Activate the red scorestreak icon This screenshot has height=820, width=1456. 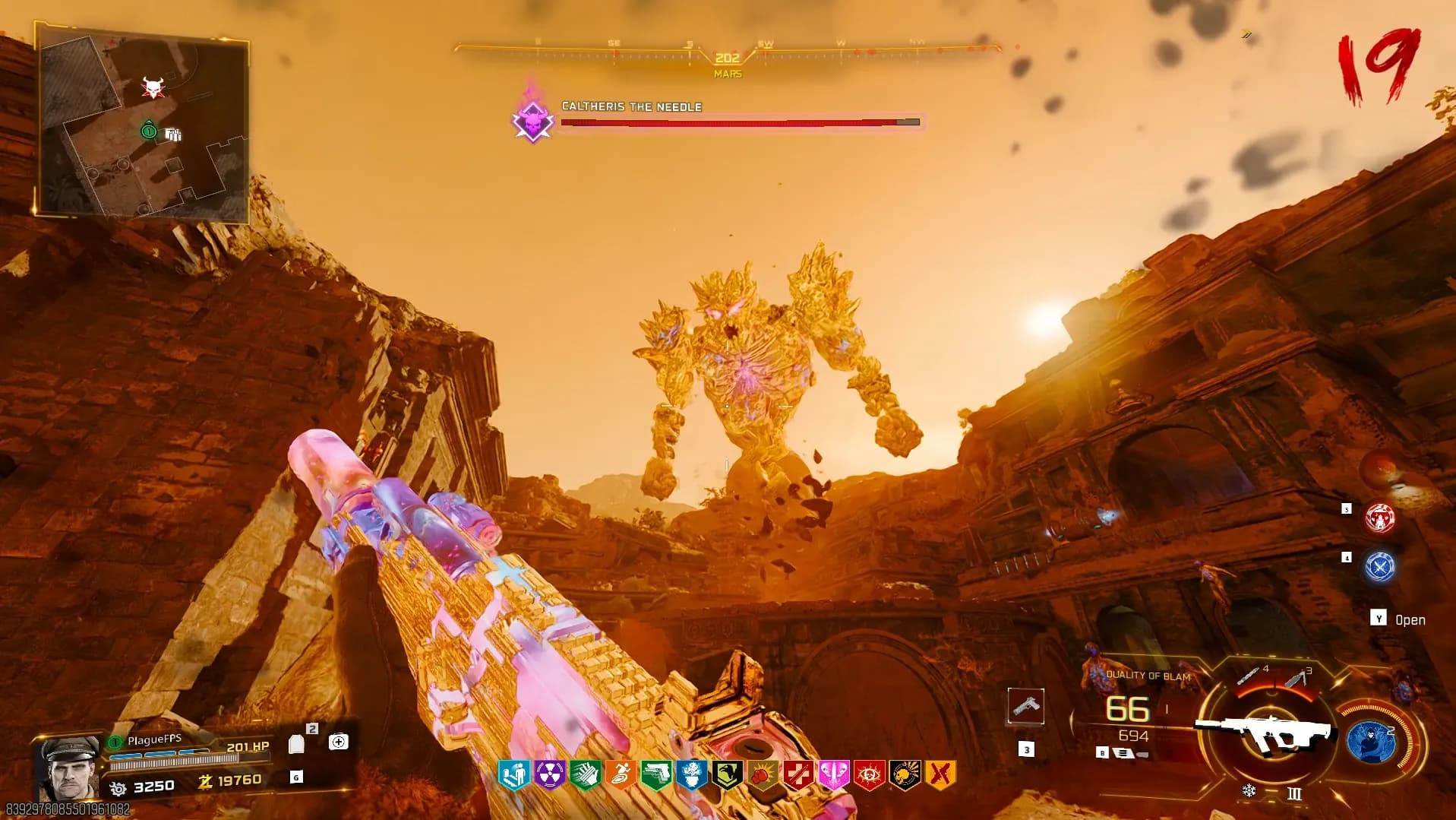click(x=1379, y=518)
